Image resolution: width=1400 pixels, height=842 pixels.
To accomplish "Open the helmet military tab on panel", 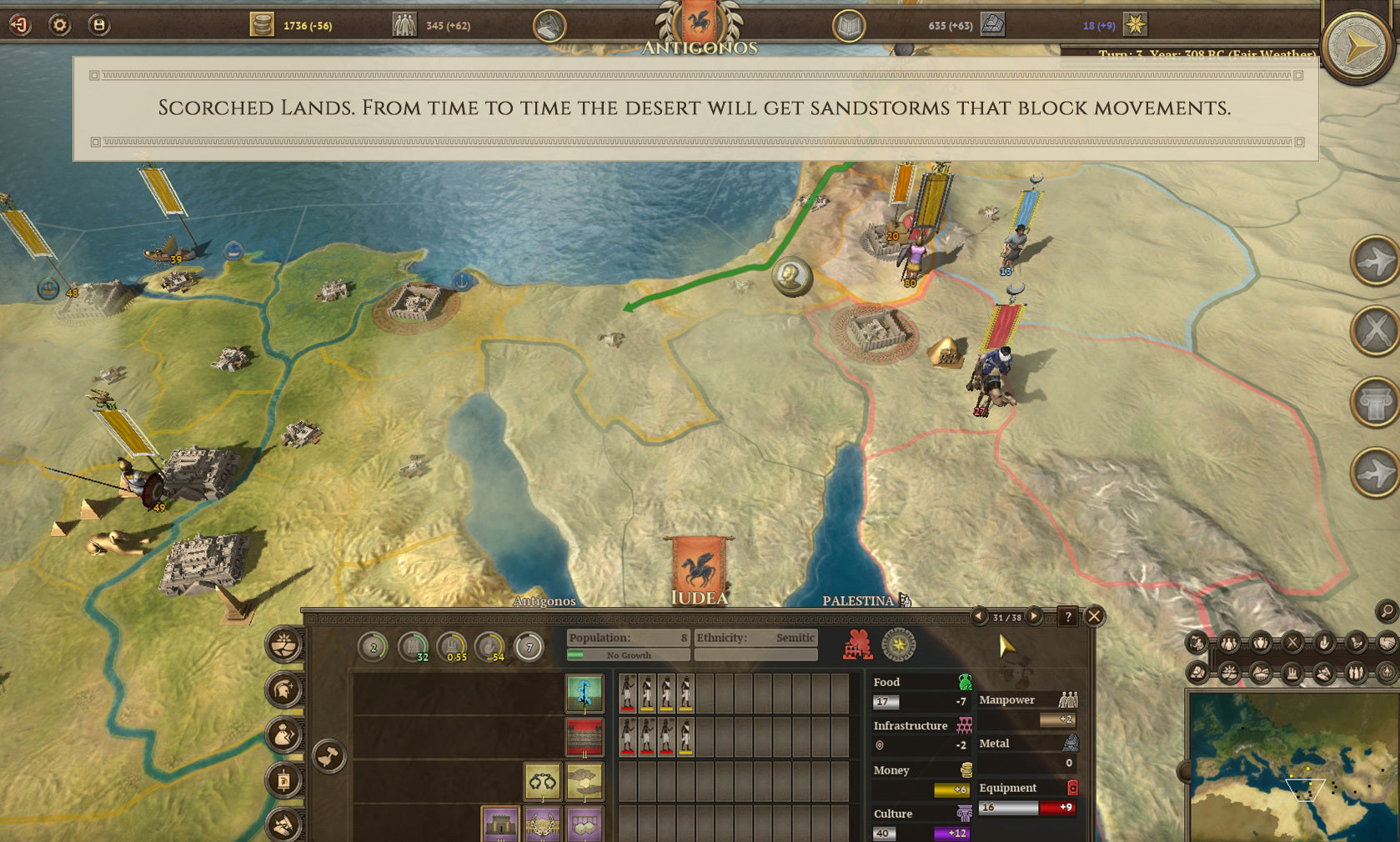I will tap(284, 689).
